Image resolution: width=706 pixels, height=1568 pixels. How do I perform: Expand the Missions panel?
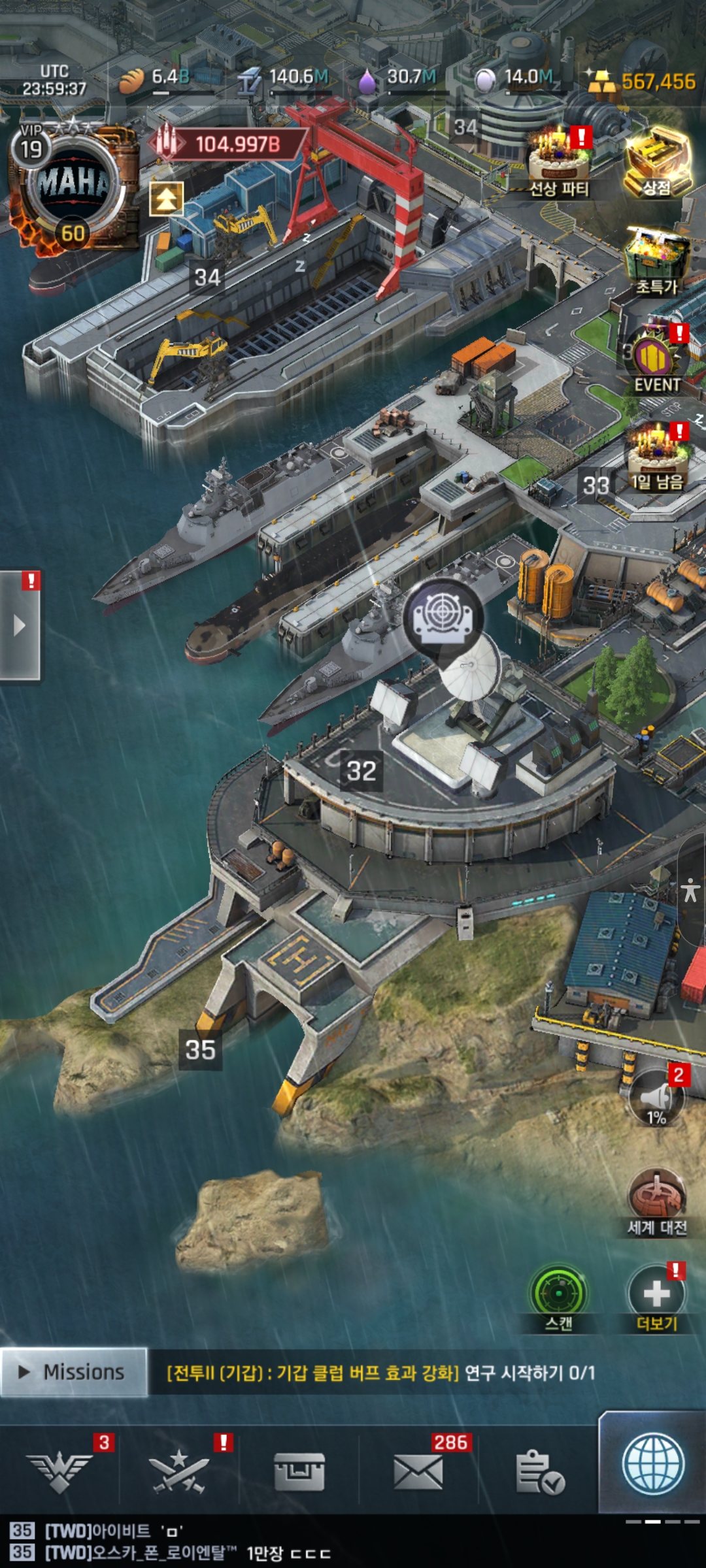73,1372
